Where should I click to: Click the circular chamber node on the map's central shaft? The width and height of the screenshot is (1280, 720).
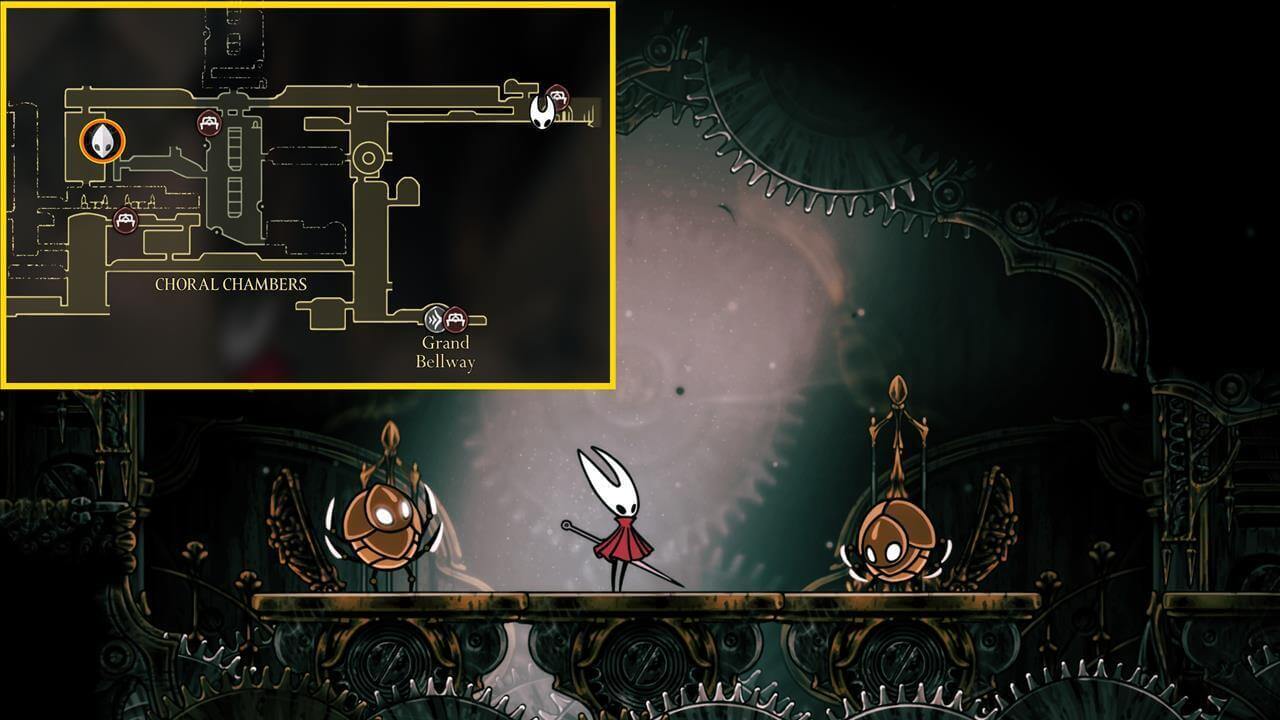367,157
